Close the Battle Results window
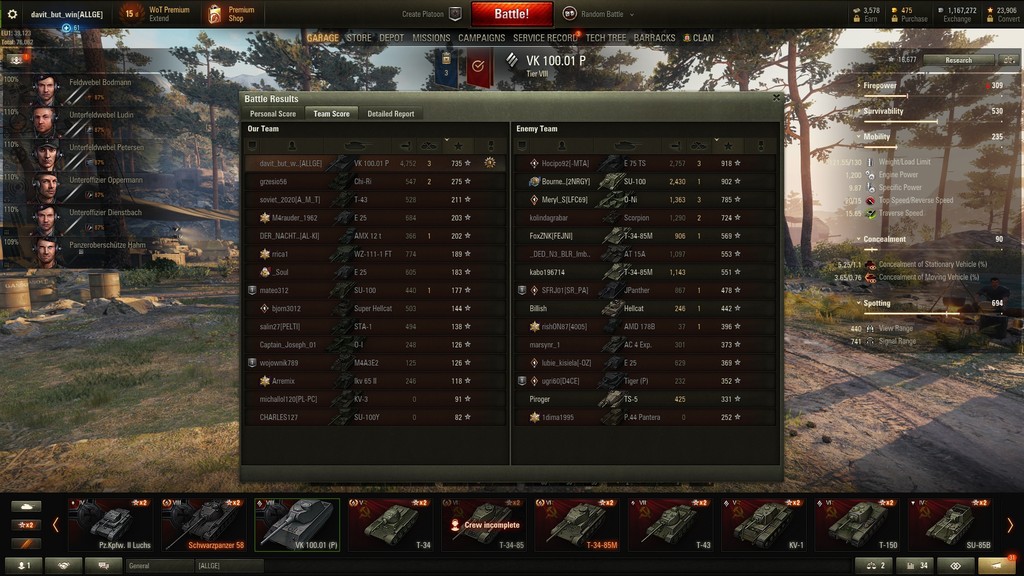1024x576 pixels. pos(777,98)
